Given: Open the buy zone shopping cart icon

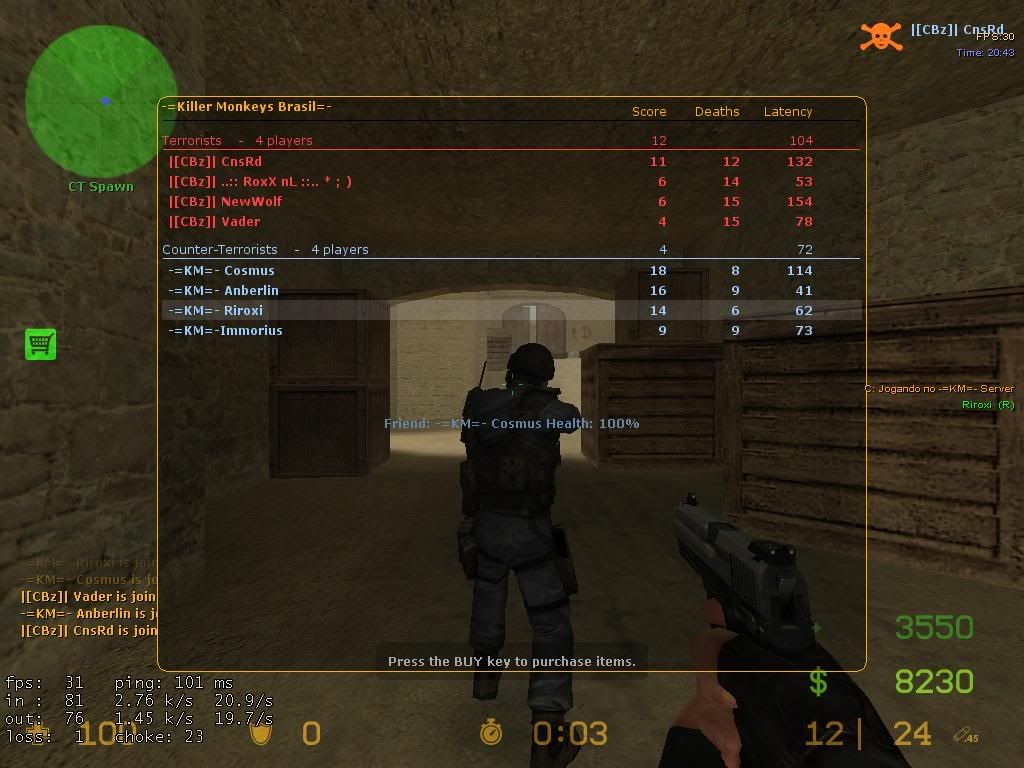Looking at the screenshot, I should click(x=40, y=344).
